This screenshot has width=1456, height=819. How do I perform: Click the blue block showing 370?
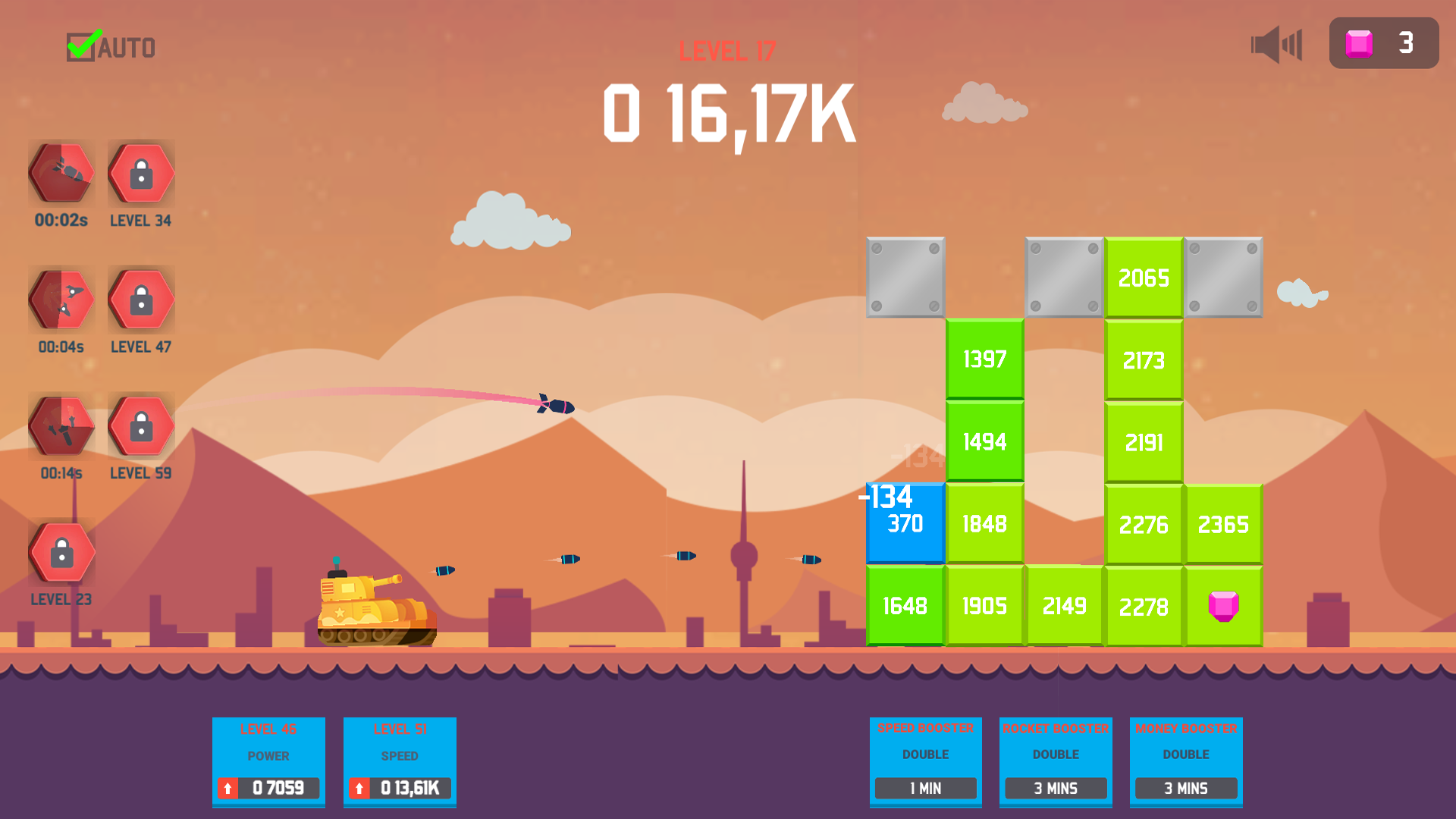(904, 523)
